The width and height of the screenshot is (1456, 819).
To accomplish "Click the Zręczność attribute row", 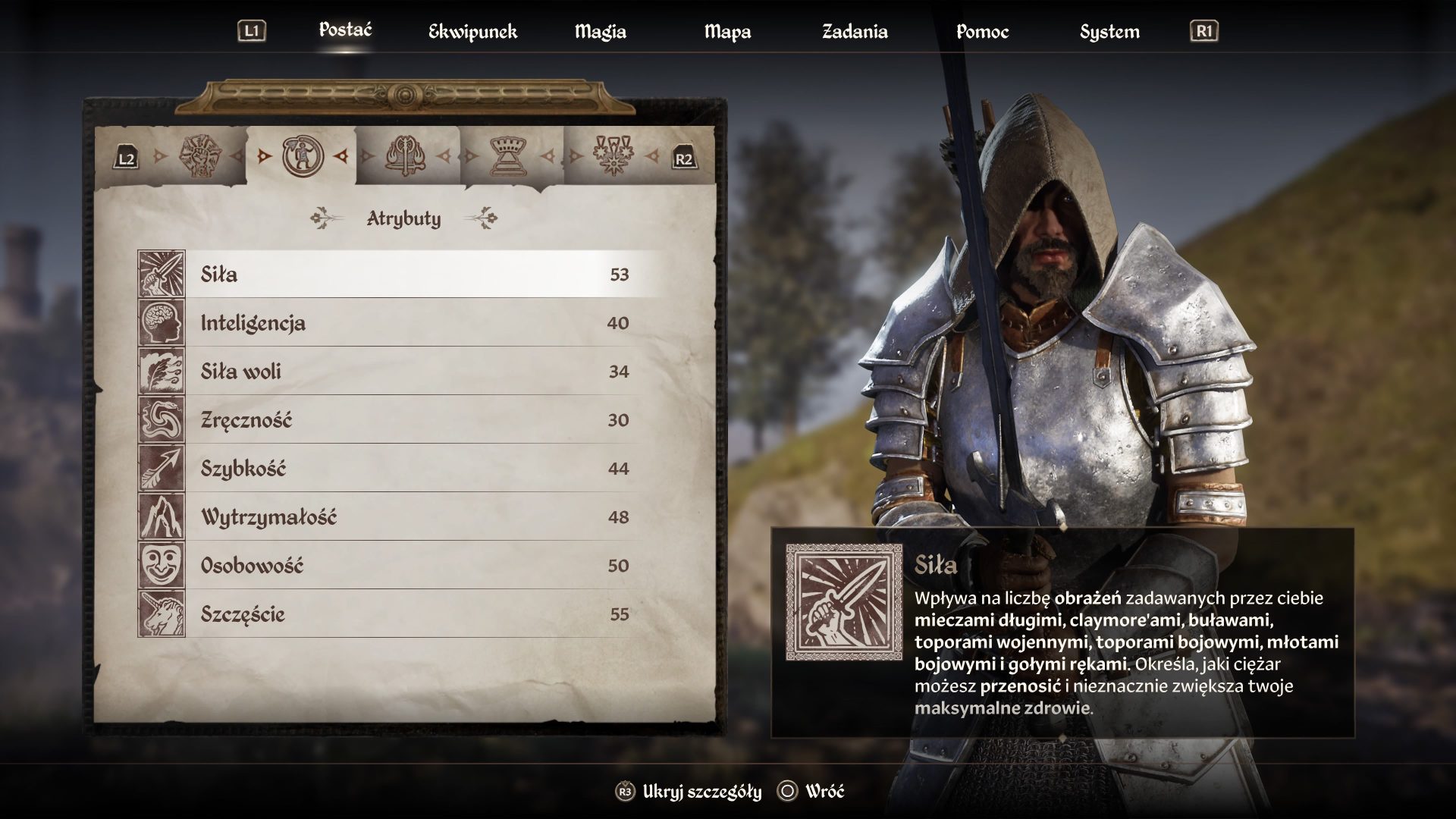I will click(409, 420).
